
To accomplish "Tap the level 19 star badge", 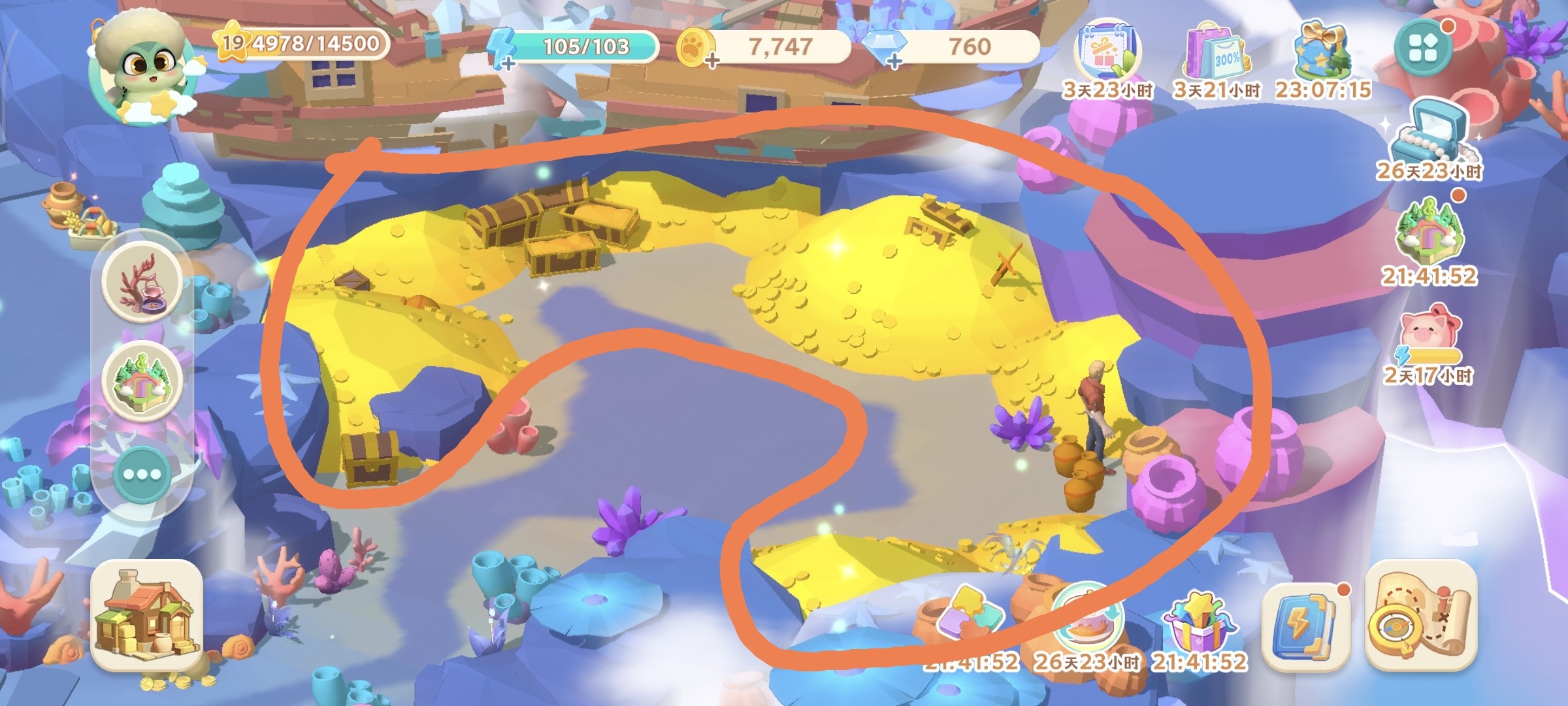I will point(233,43).
